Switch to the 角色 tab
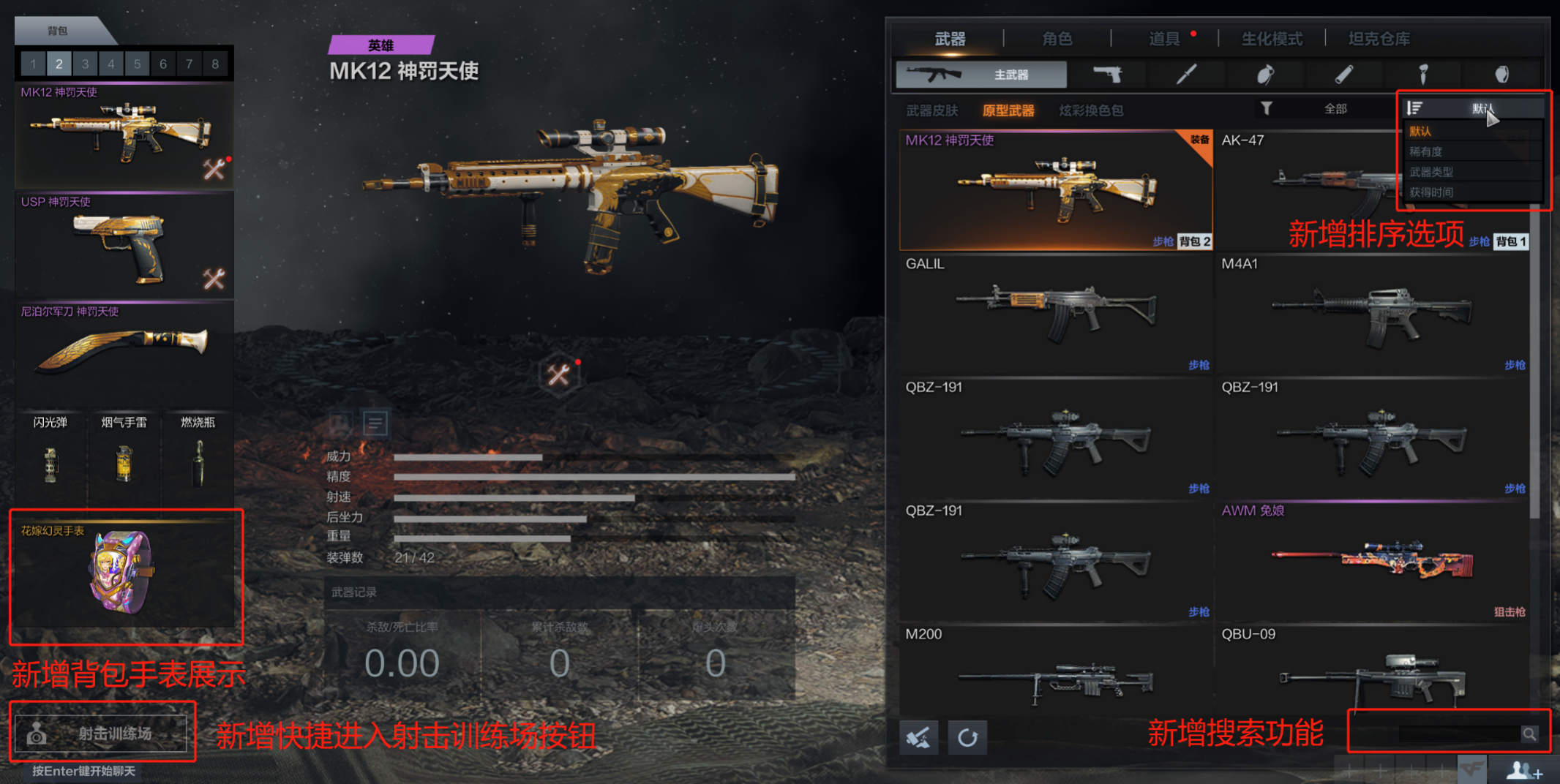 coord(1057,39)
